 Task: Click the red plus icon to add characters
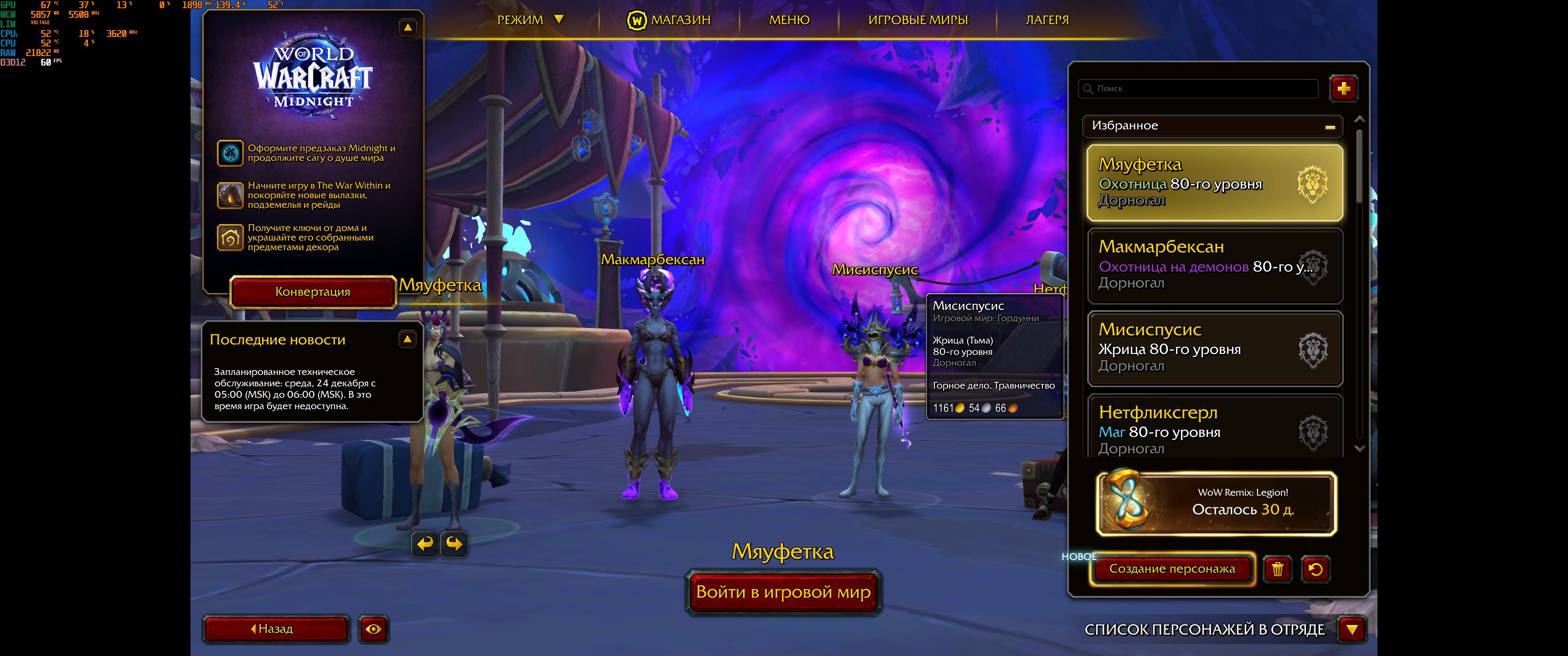click(x=1345, y=88)
